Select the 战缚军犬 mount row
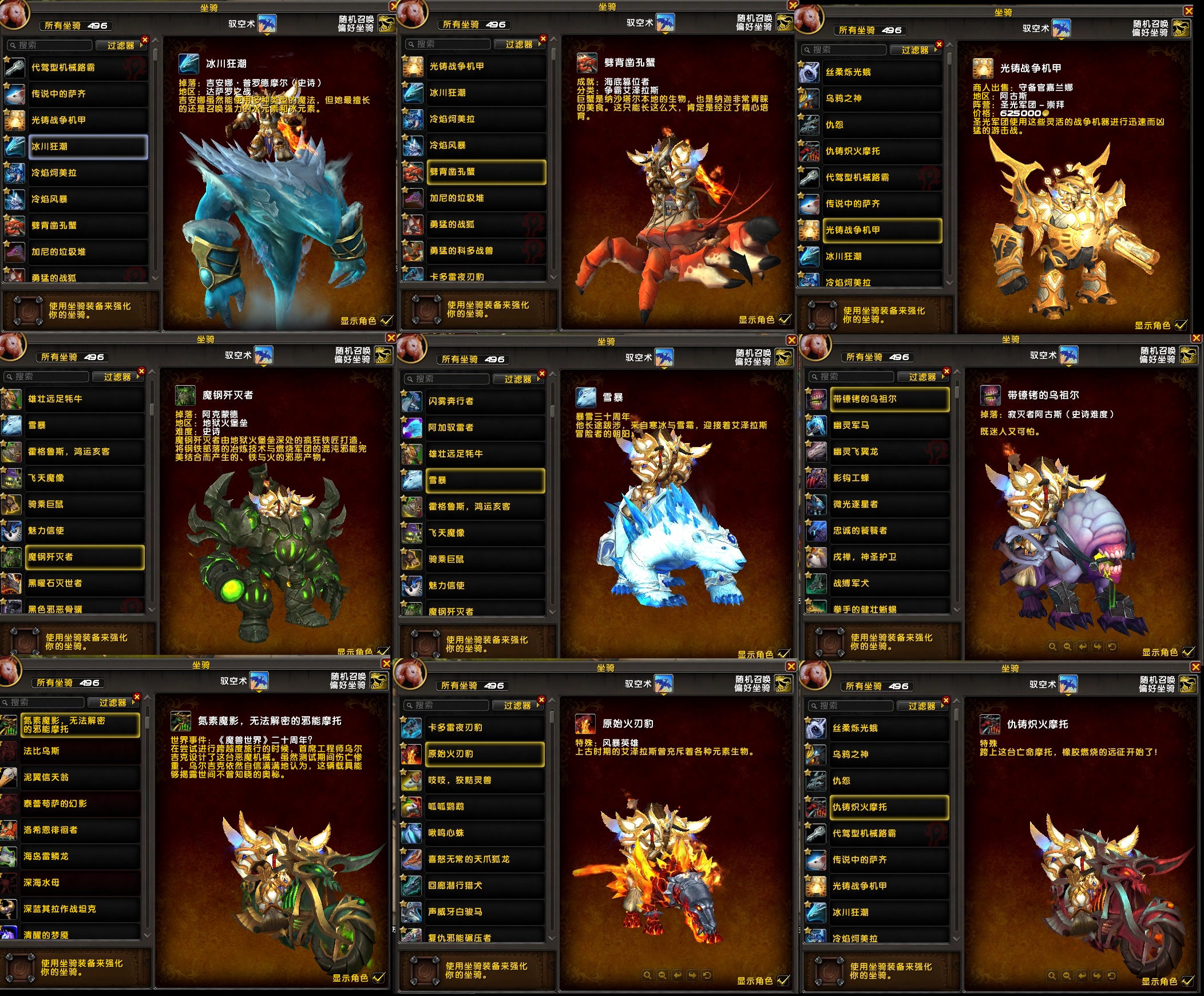Viewport: 1204px width, 996px height. pyautogui.click(x=889, y=584)
